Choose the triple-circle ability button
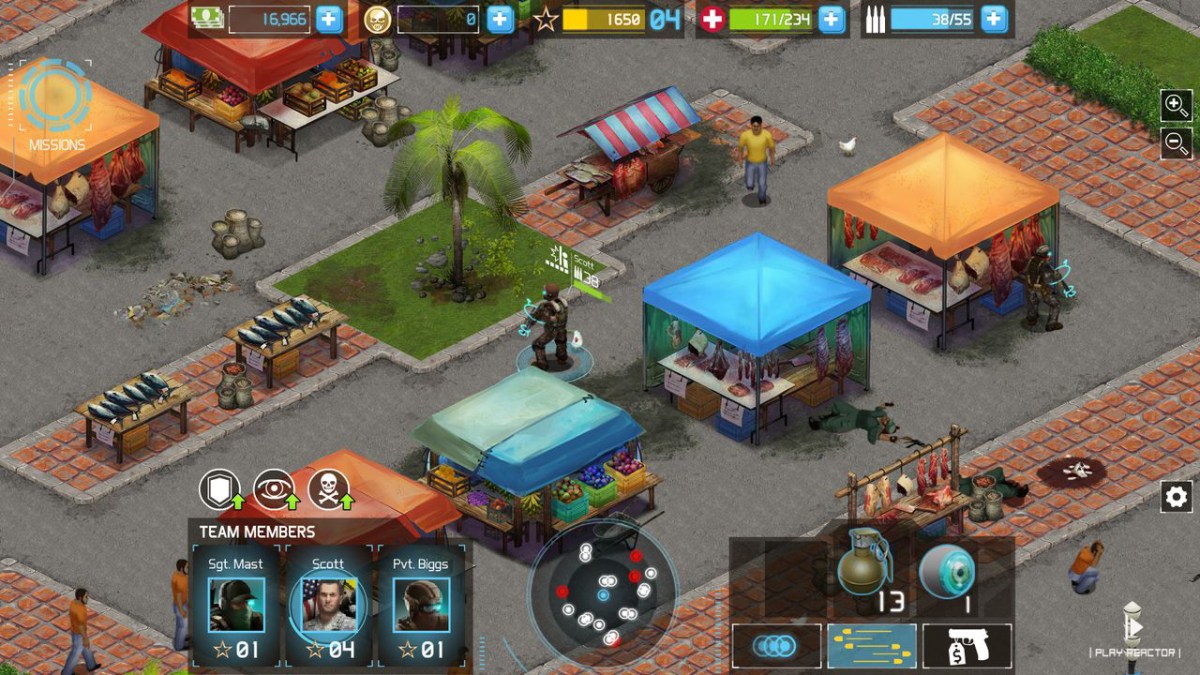Viewport: 1200px width, 675px height. tap(776, 646)
